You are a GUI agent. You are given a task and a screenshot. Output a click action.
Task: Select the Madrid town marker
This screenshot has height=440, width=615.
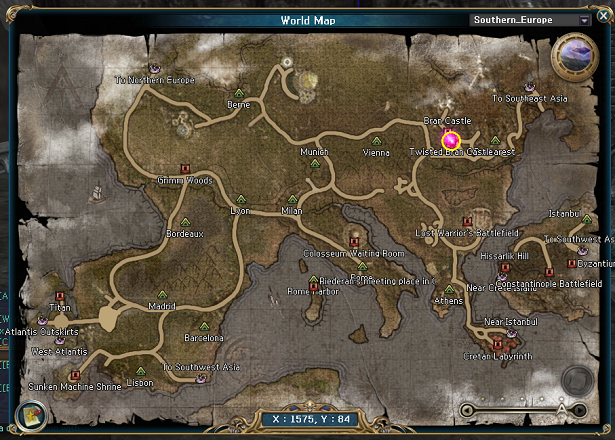161,294
